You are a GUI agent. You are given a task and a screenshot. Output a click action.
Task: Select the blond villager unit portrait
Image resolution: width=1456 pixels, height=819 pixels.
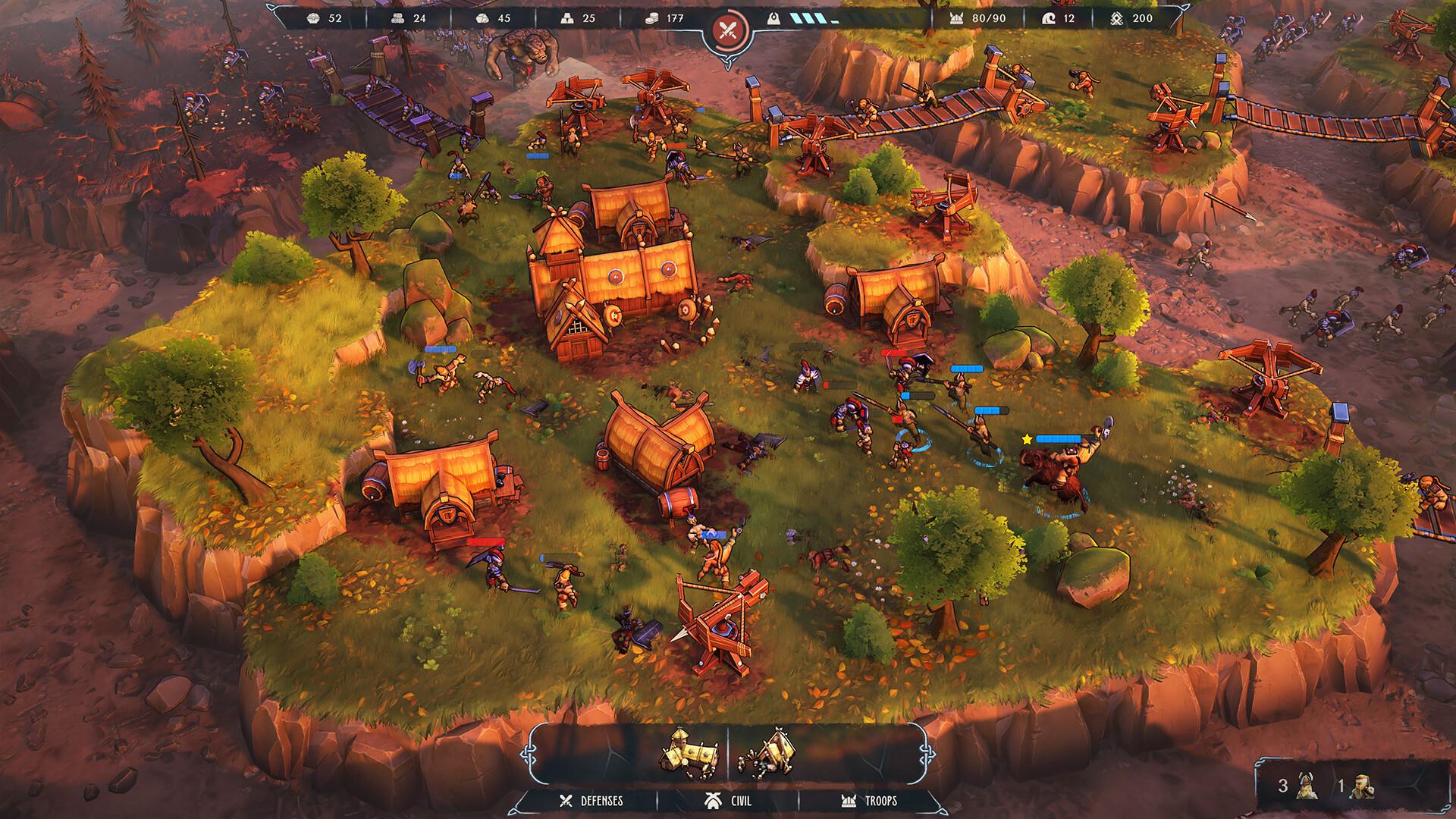click(x=1363, y=786)
